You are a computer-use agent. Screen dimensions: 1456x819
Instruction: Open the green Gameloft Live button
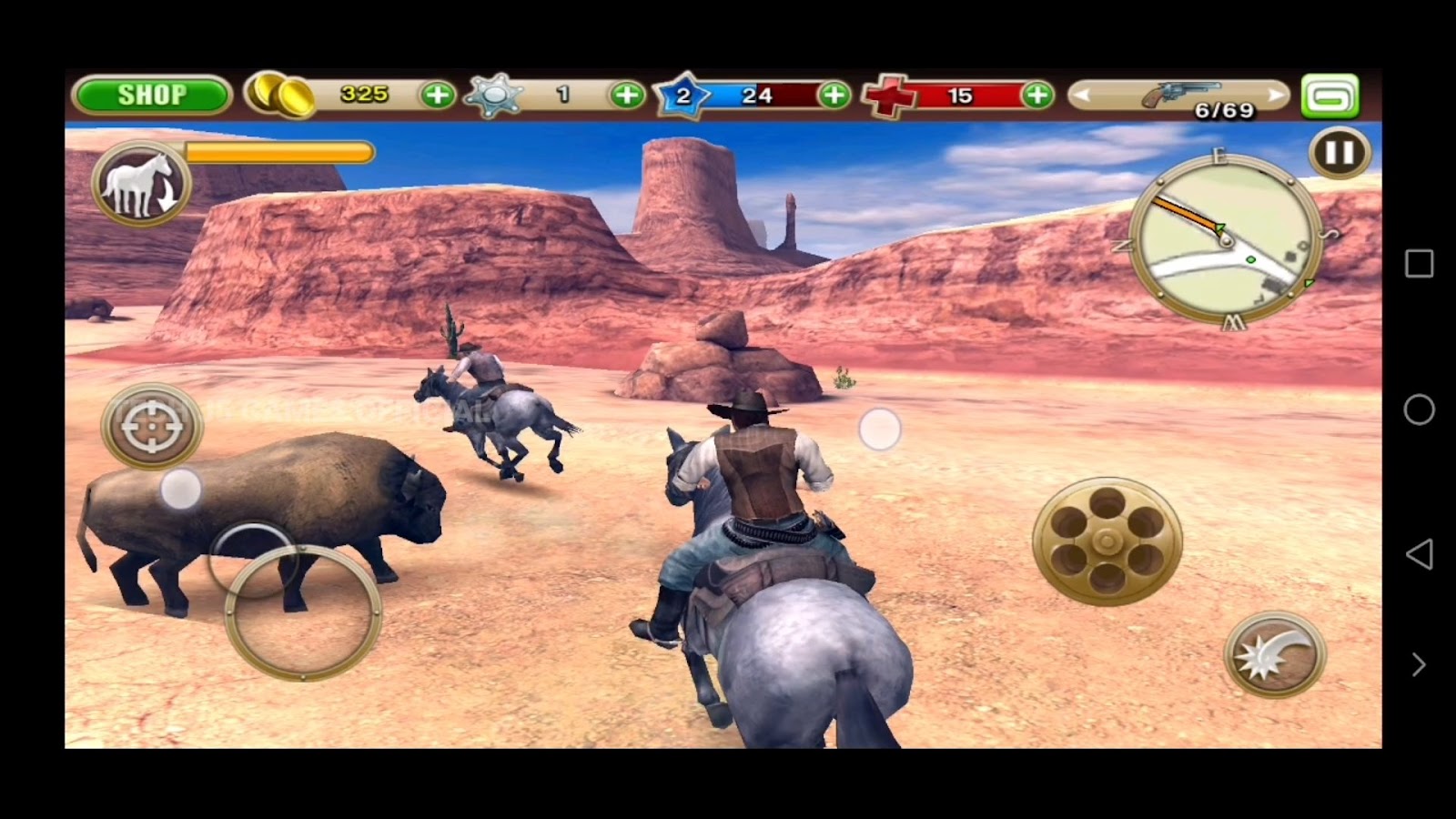(1330, 96)
